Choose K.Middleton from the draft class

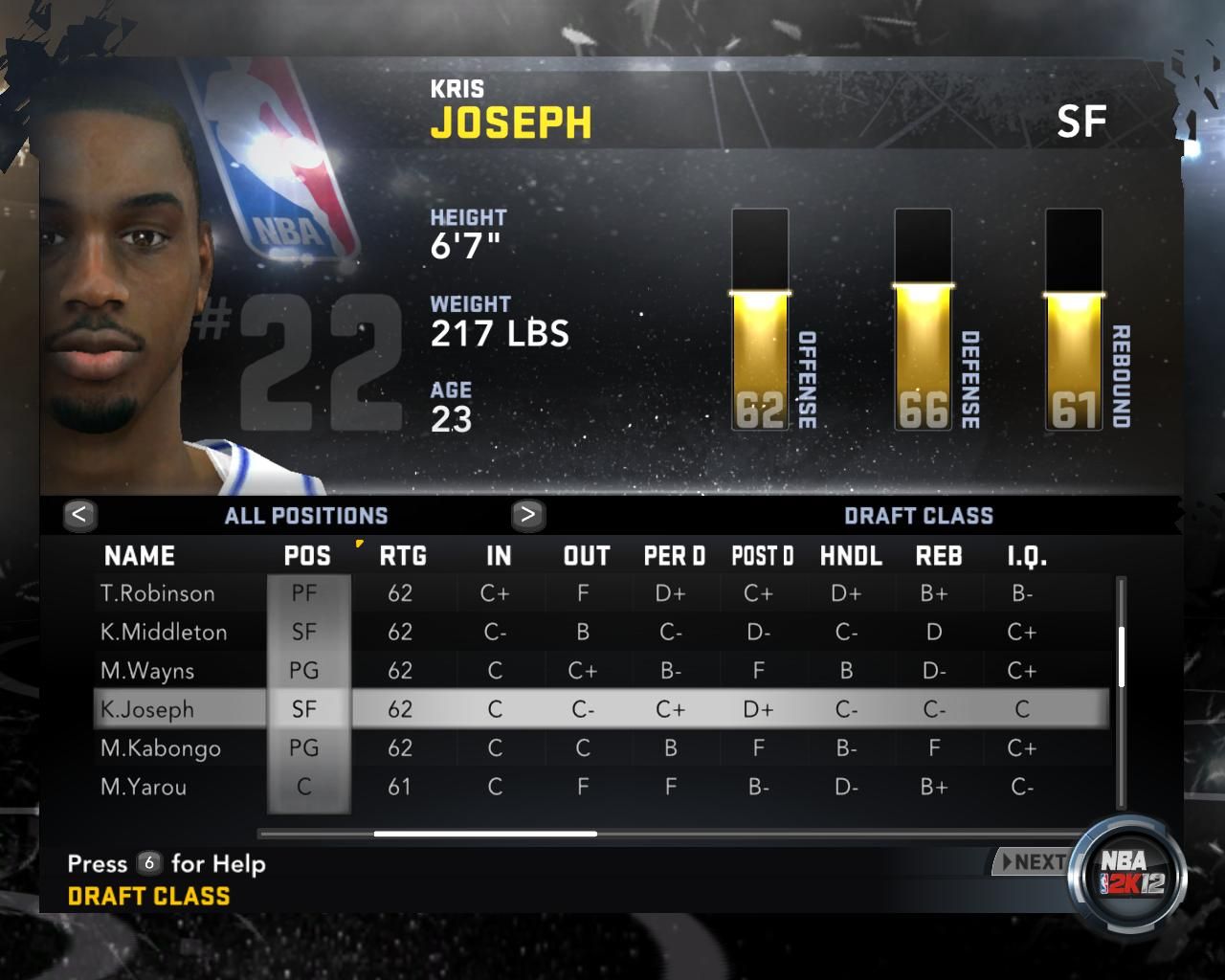(164, 633)
